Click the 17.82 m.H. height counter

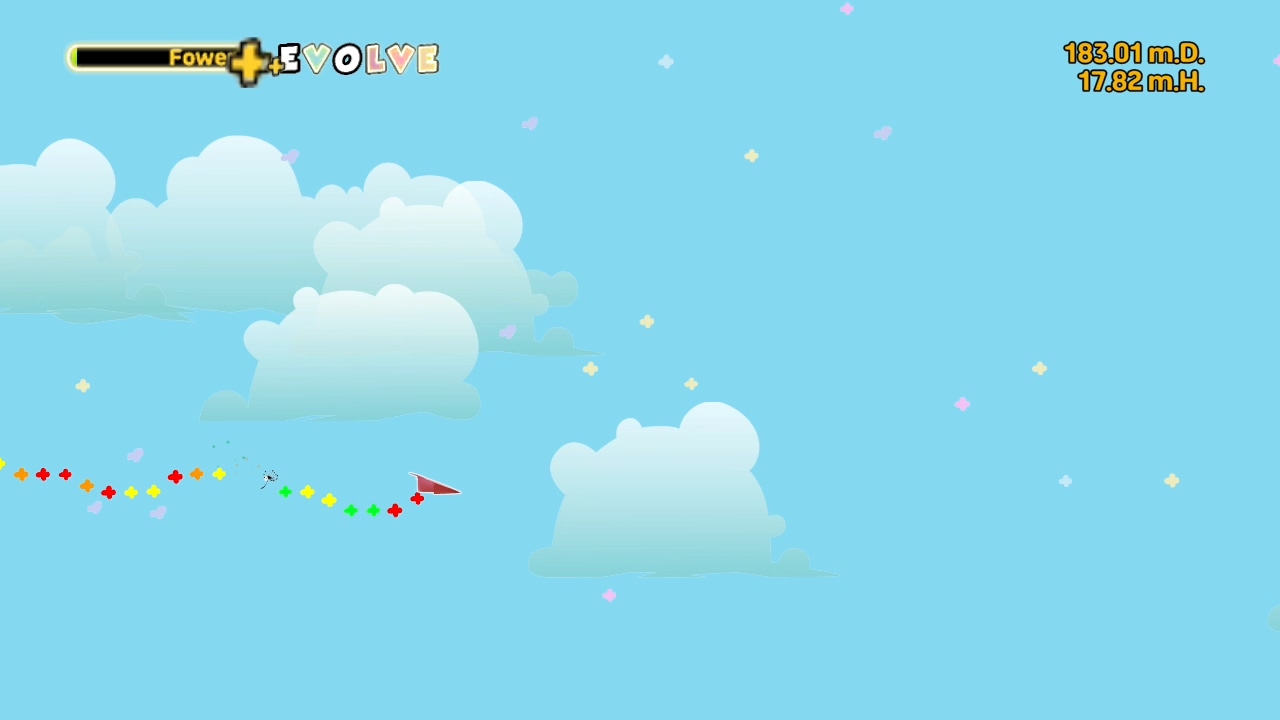point(1140,83)
